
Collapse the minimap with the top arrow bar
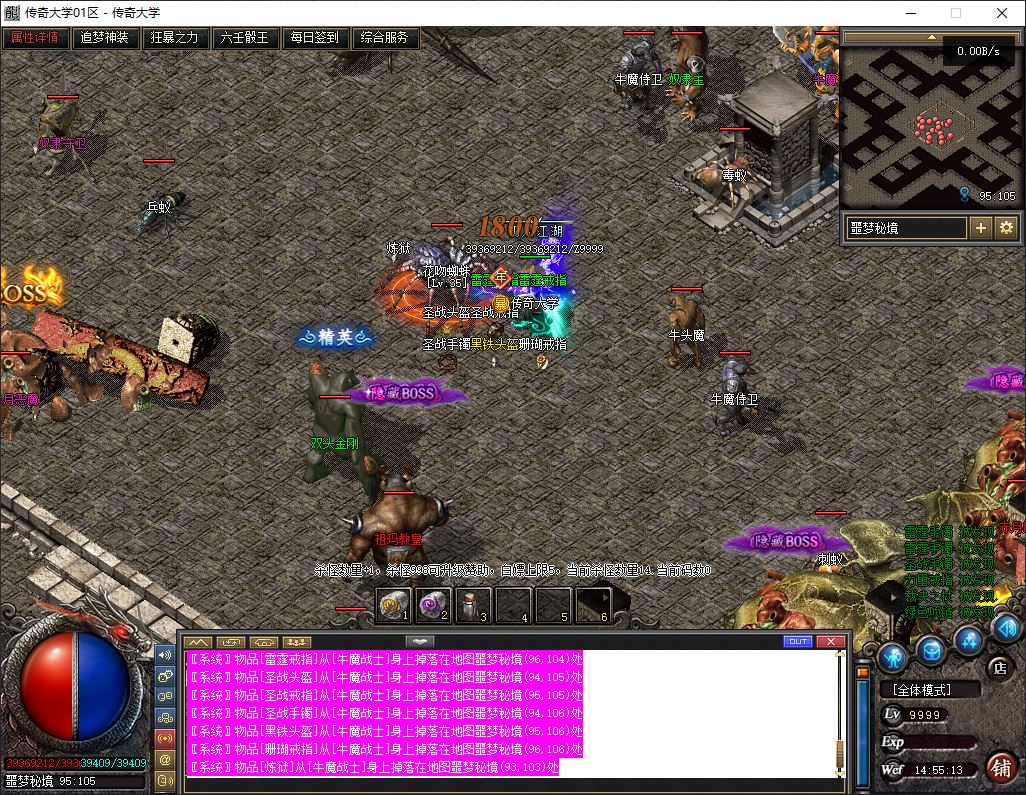(x=931, y=38)
